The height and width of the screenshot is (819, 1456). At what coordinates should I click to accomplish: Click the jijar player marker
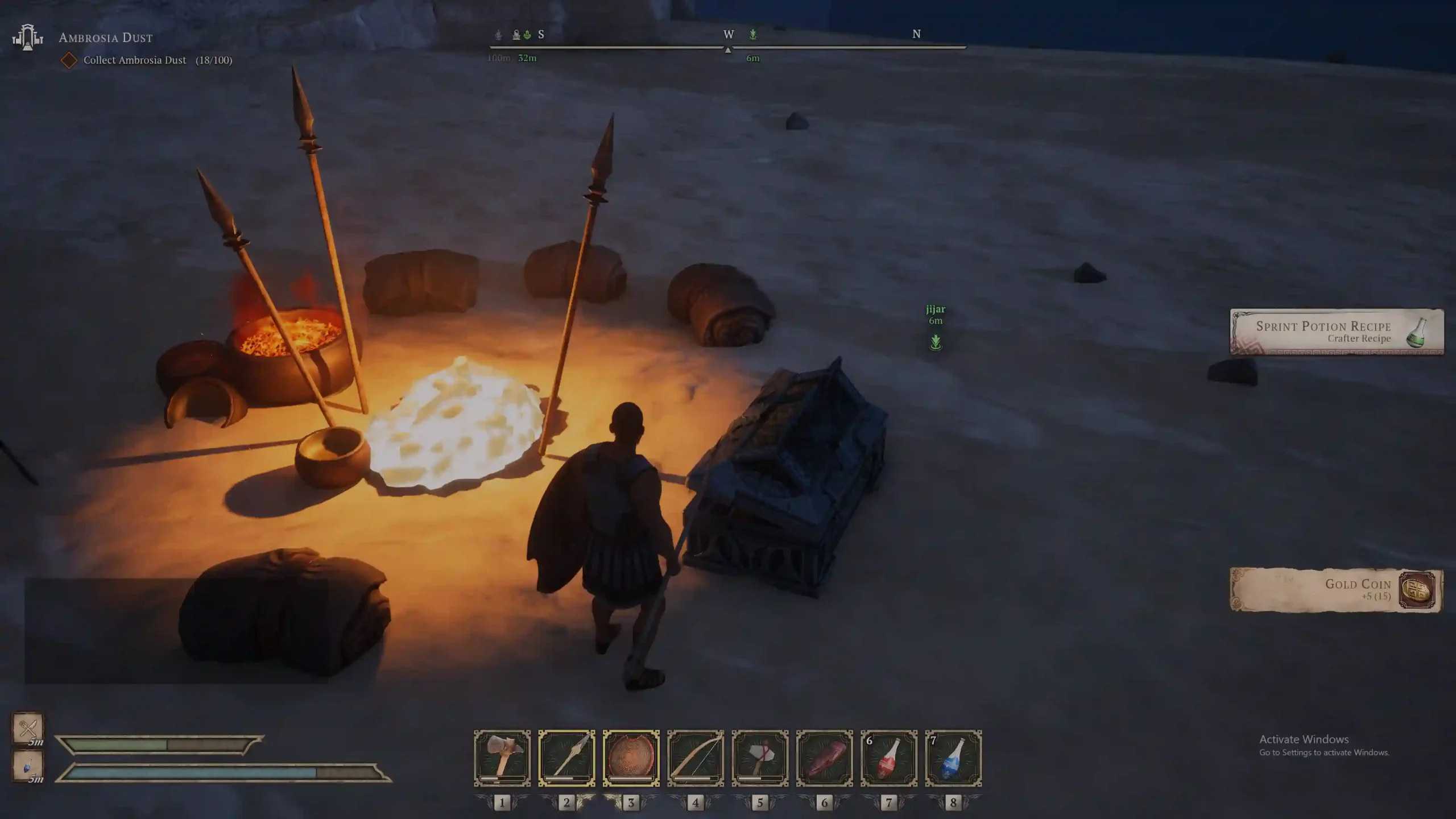click(936, 342)
